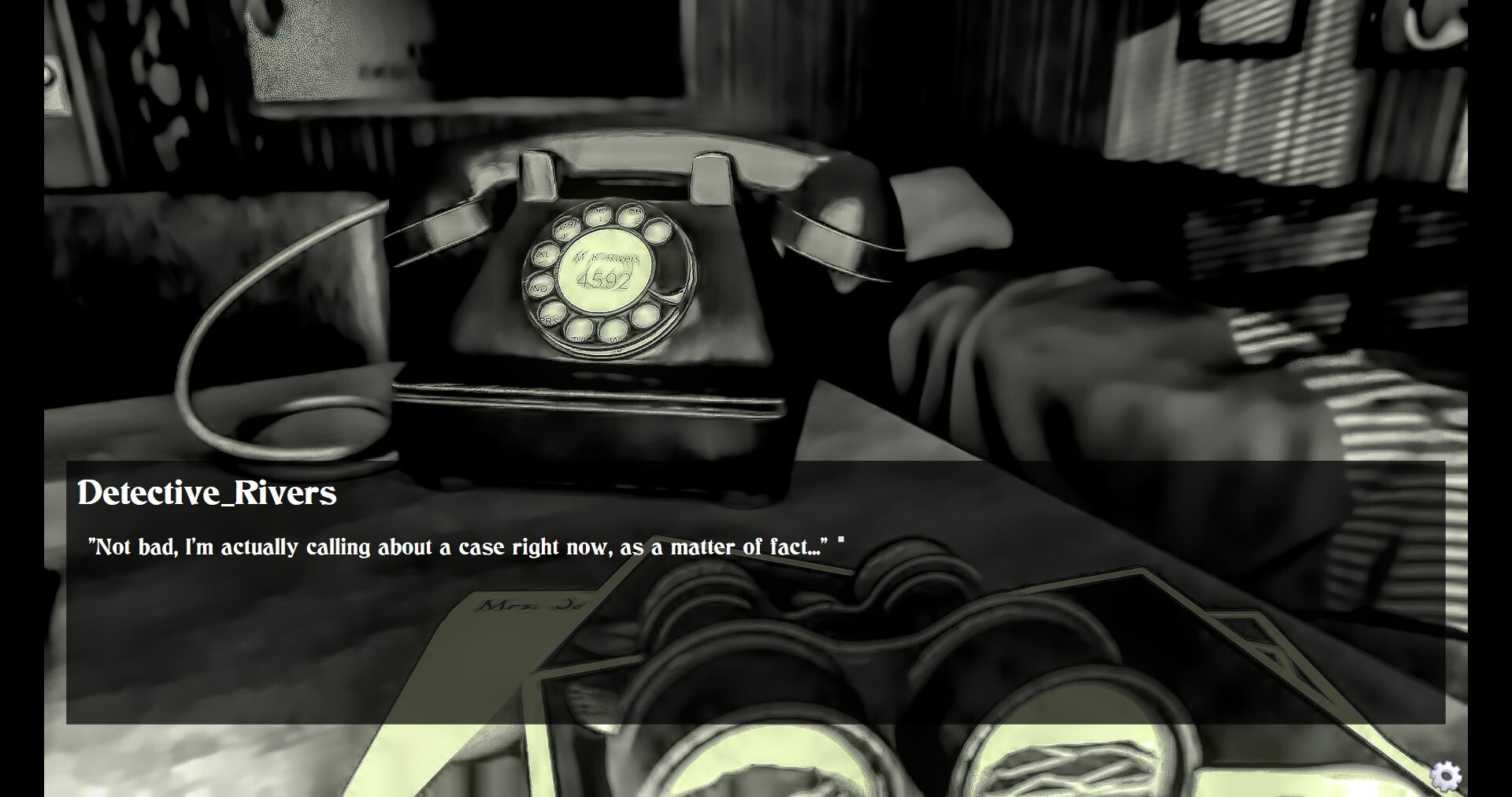Screen dimensions: 1512x797
Task: Click the GHI hole on the rotary dial
Action: tap(569, 229)
